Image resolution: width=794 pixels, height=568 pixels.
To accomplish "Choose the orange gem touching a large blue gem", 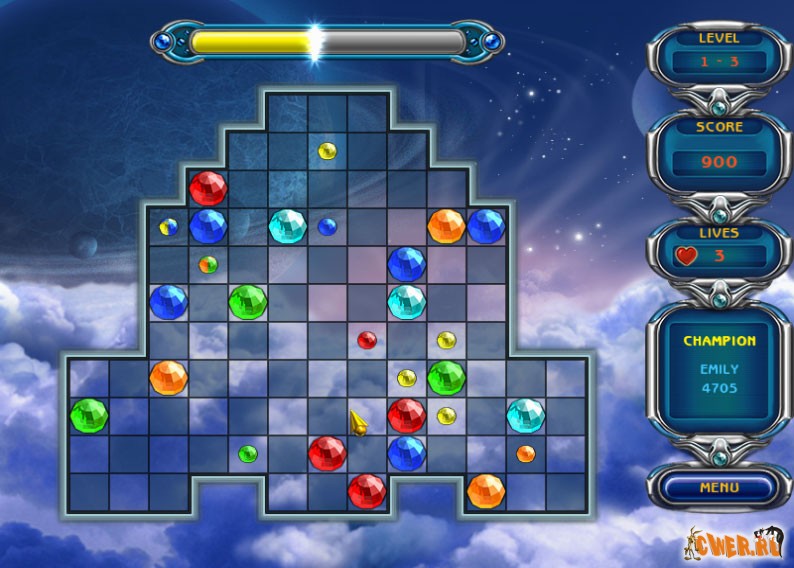I will (446, 226).
